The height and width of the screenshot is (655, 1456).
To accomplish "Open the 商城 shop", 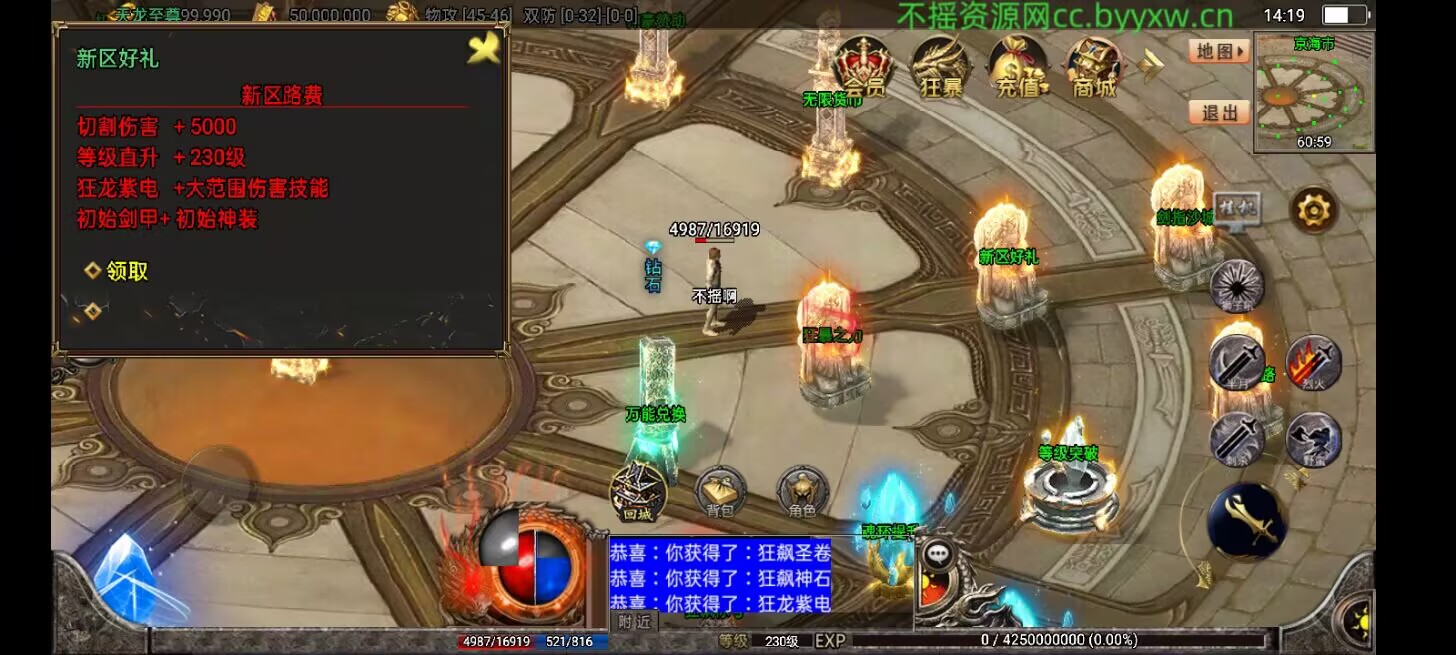I will (1094, 68).
